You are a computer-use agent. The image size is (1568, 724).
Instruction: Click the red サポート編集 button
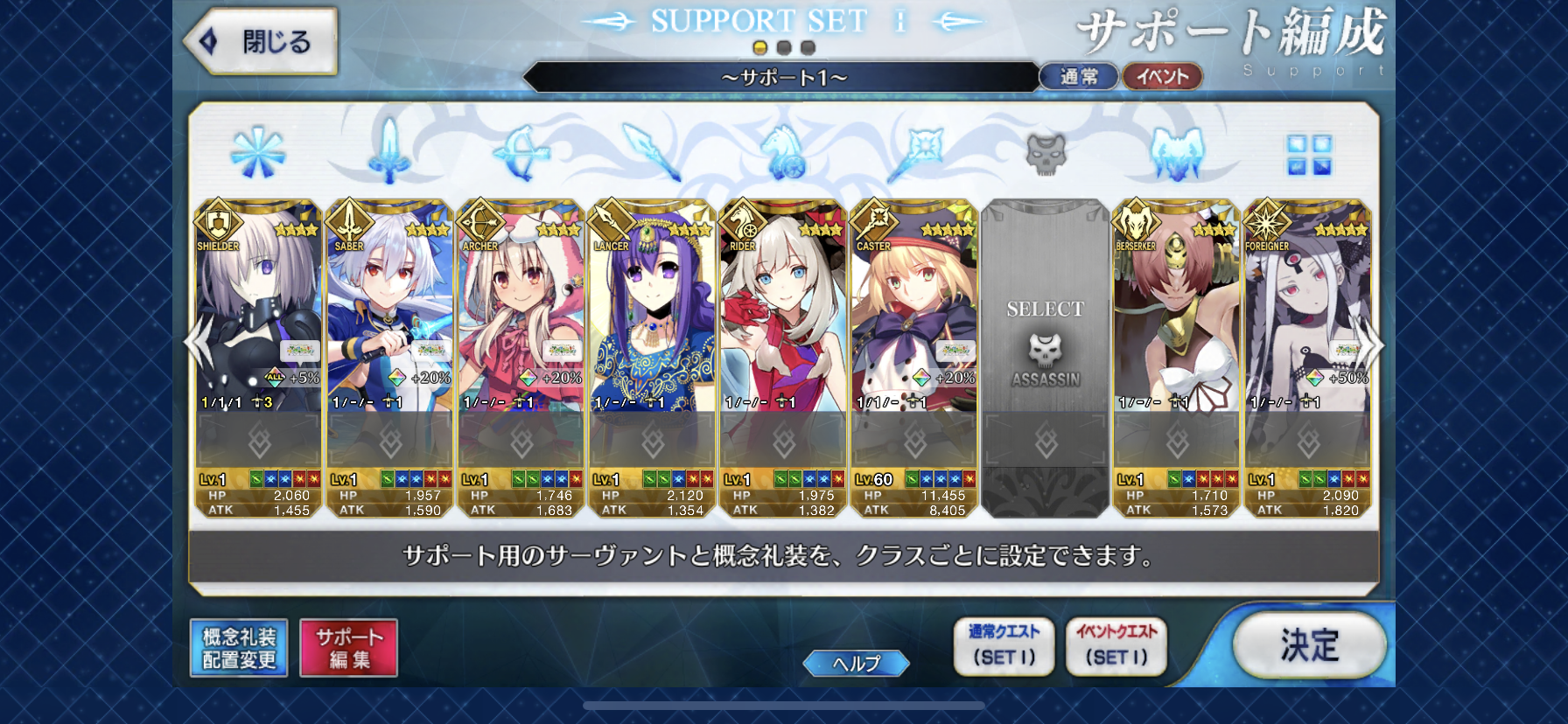[348, 648]
